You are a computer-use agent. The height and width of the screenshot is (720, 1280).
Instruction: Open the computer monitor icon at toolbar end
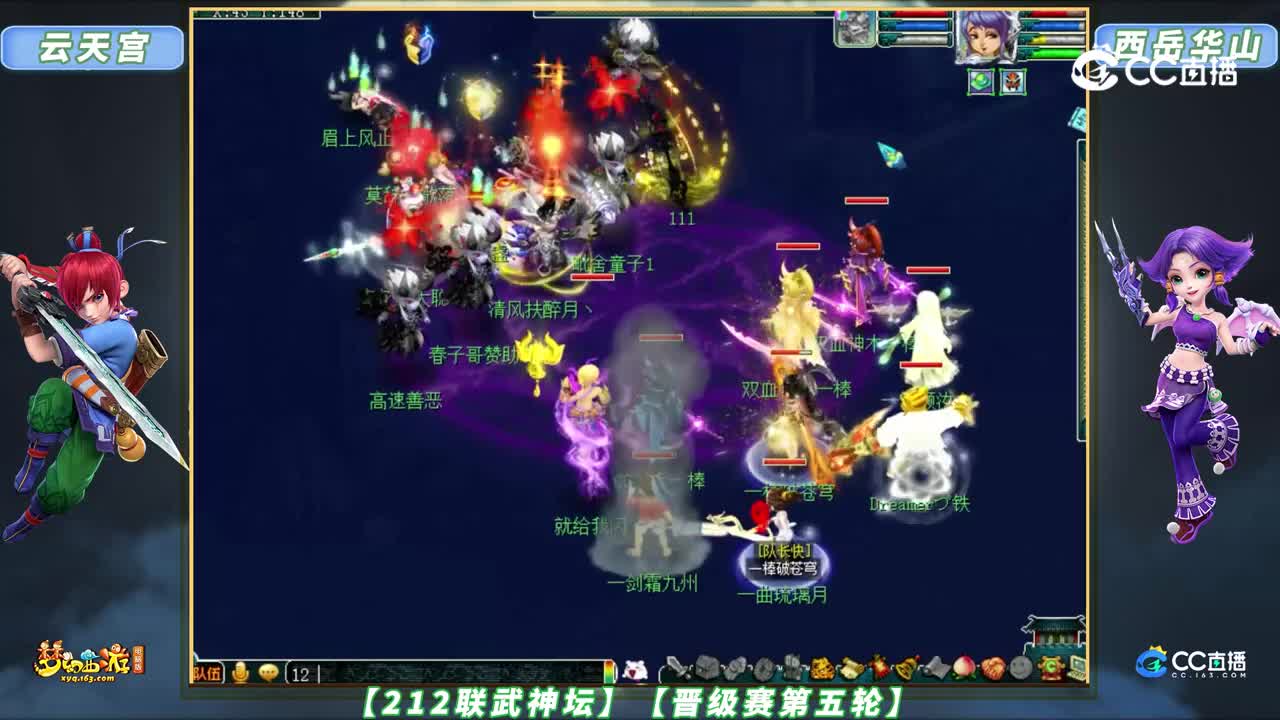(1075, 668)
